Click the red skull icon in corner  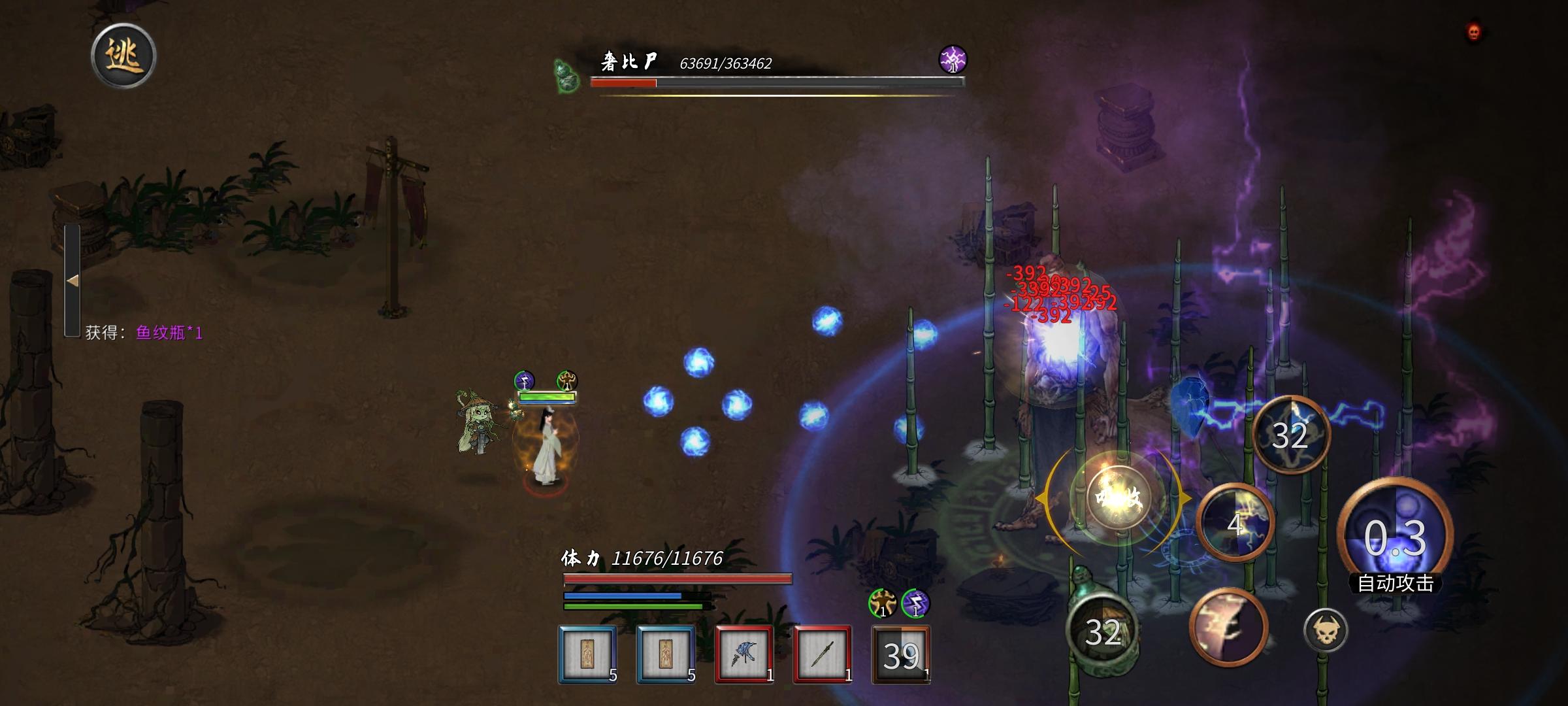pyautogui.click(x=1474, y=31)
